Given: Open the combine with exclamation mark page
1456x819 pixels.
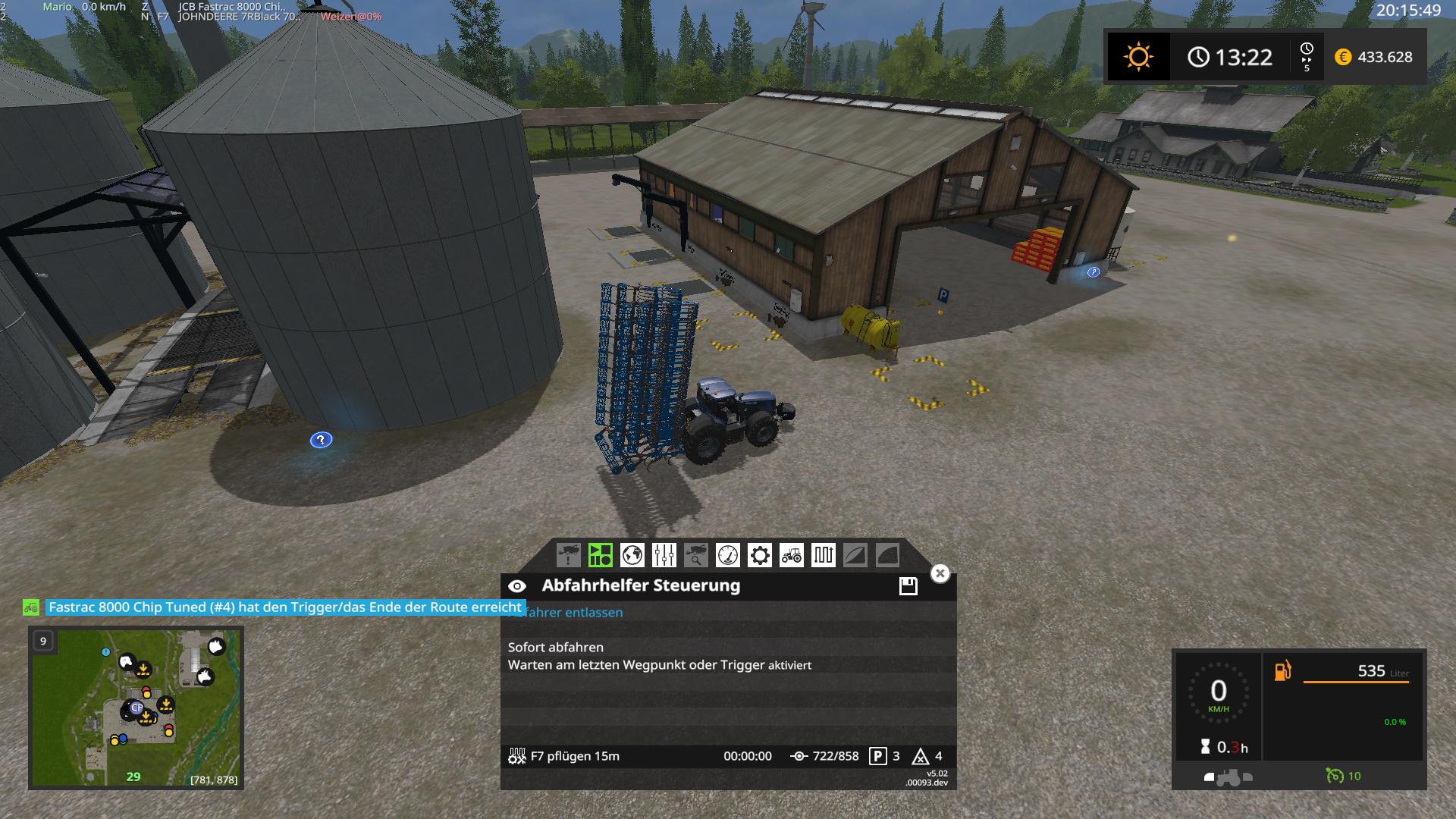Looking at the screenshot, I should pos(568,555).
